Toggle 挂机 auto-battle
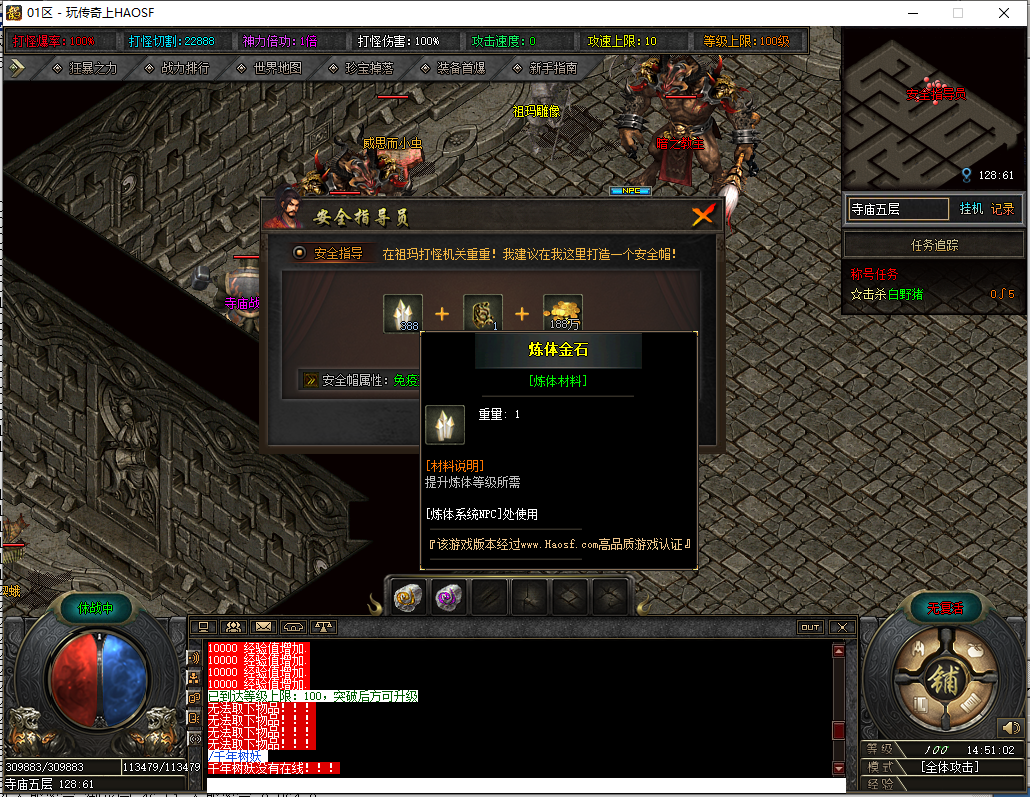The image size is (1030, 797). coord(971,209)
